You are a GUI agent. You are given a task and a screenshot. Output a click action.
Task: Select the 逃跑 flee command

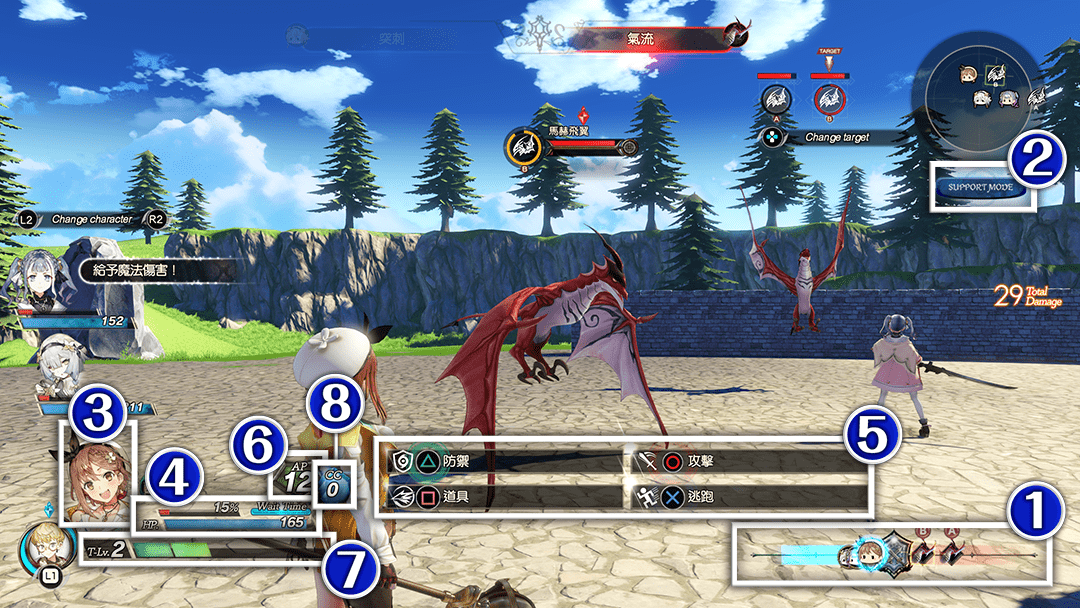click(x=700, y=496)
